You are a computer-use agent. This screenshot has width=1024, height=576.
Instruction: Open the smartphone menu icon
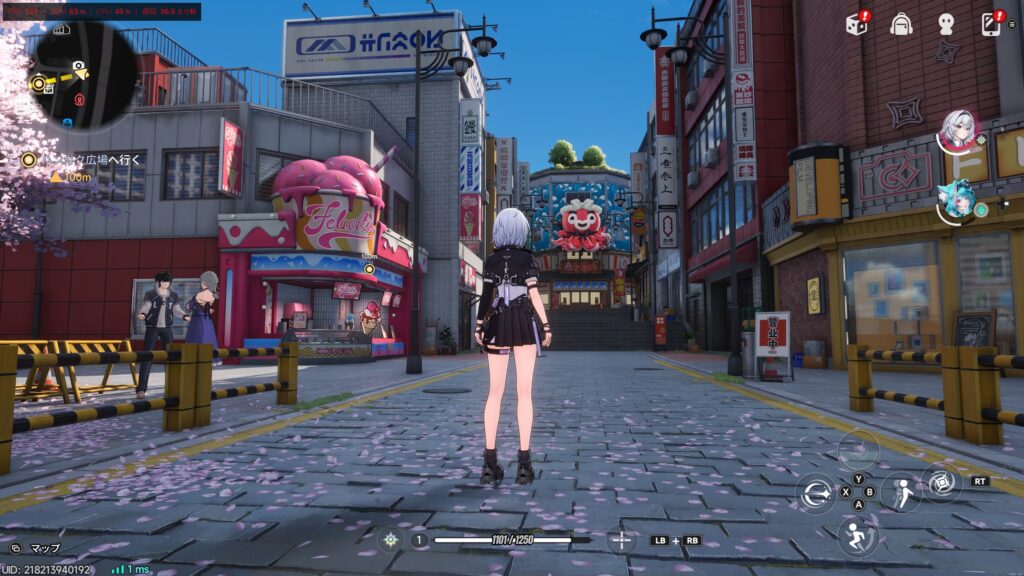pyautogui.click(x=991, y=24)
